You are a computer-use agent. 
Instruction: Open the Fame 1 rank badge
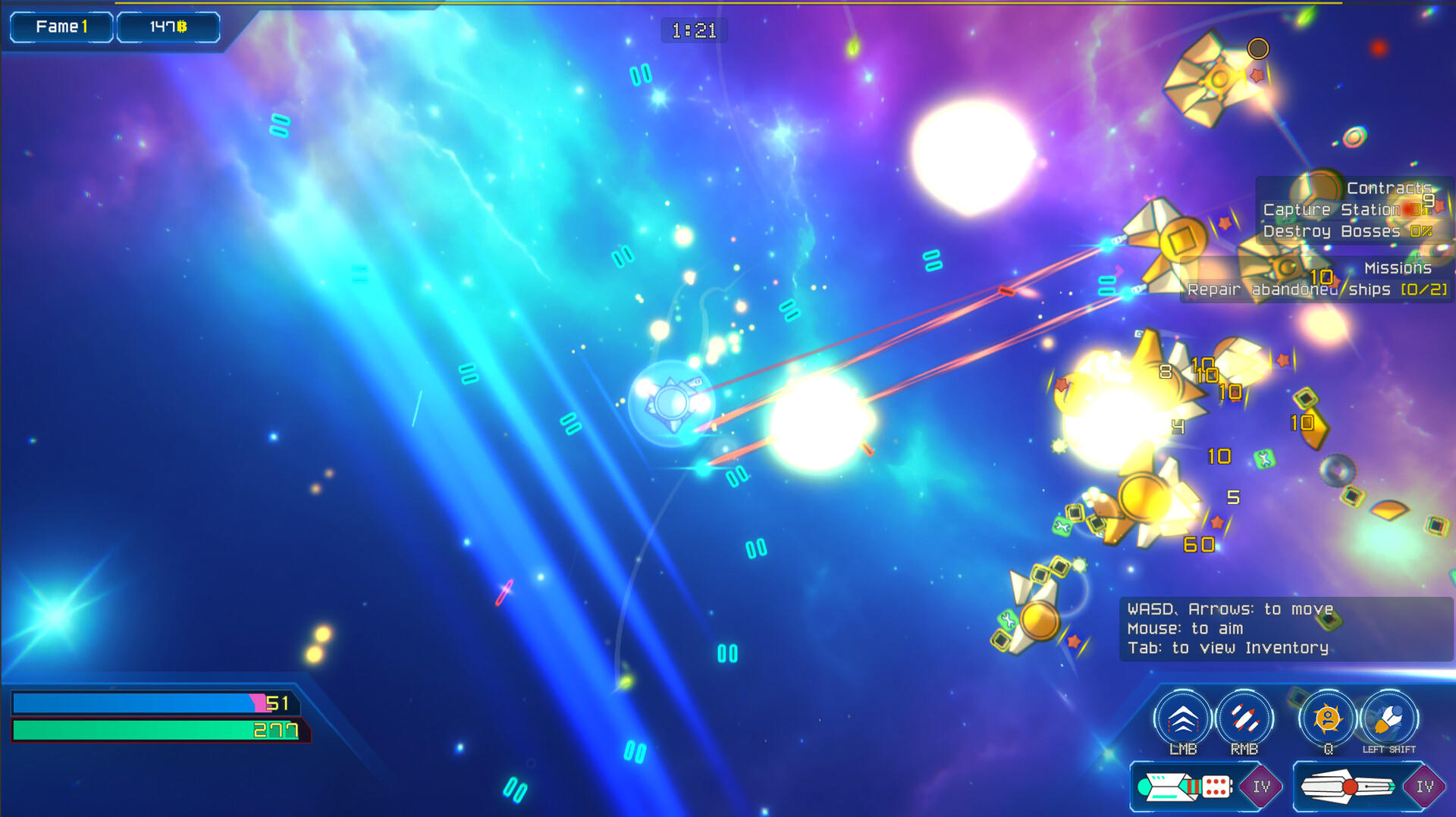(61, 25)
